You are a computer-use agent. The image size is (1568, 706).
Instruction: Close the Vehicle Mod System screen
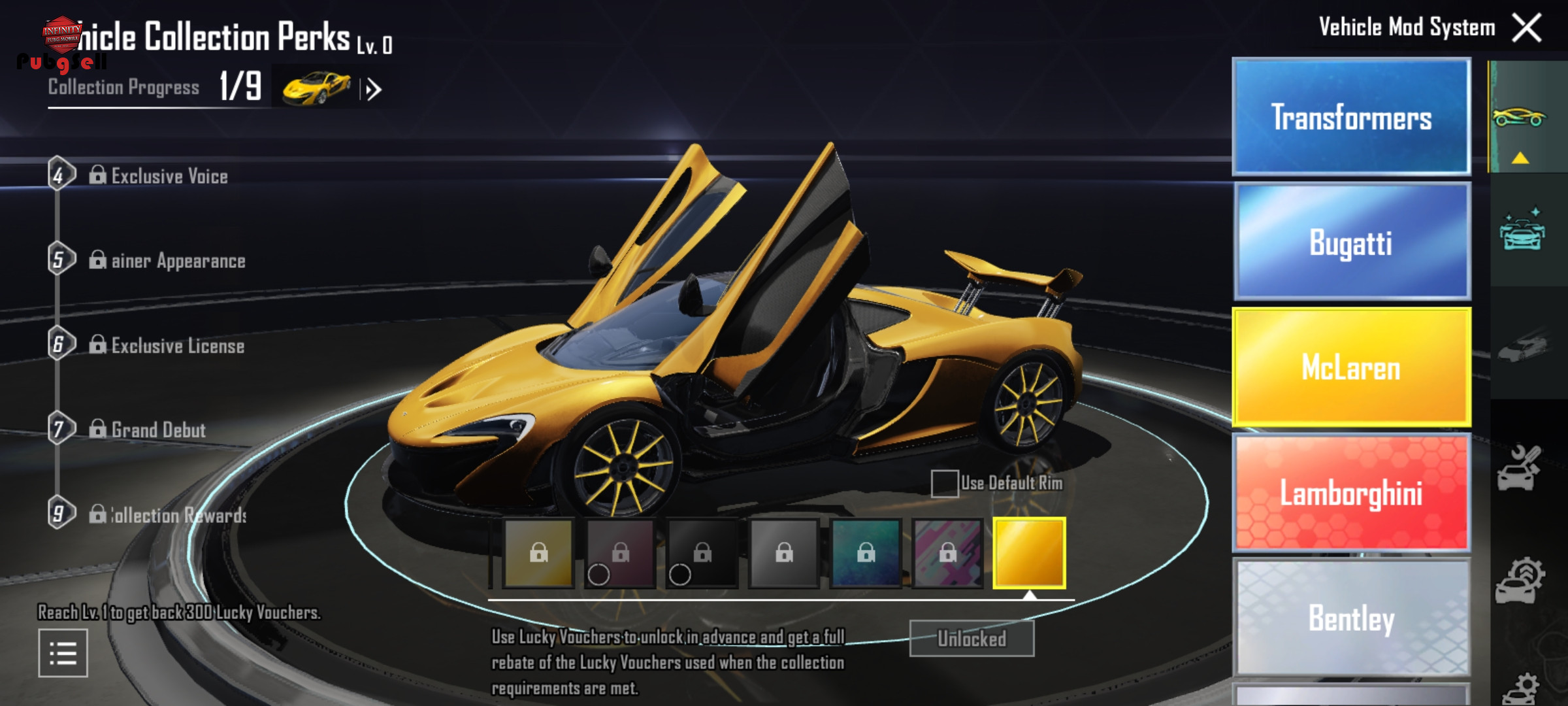tap(1526, 28)
